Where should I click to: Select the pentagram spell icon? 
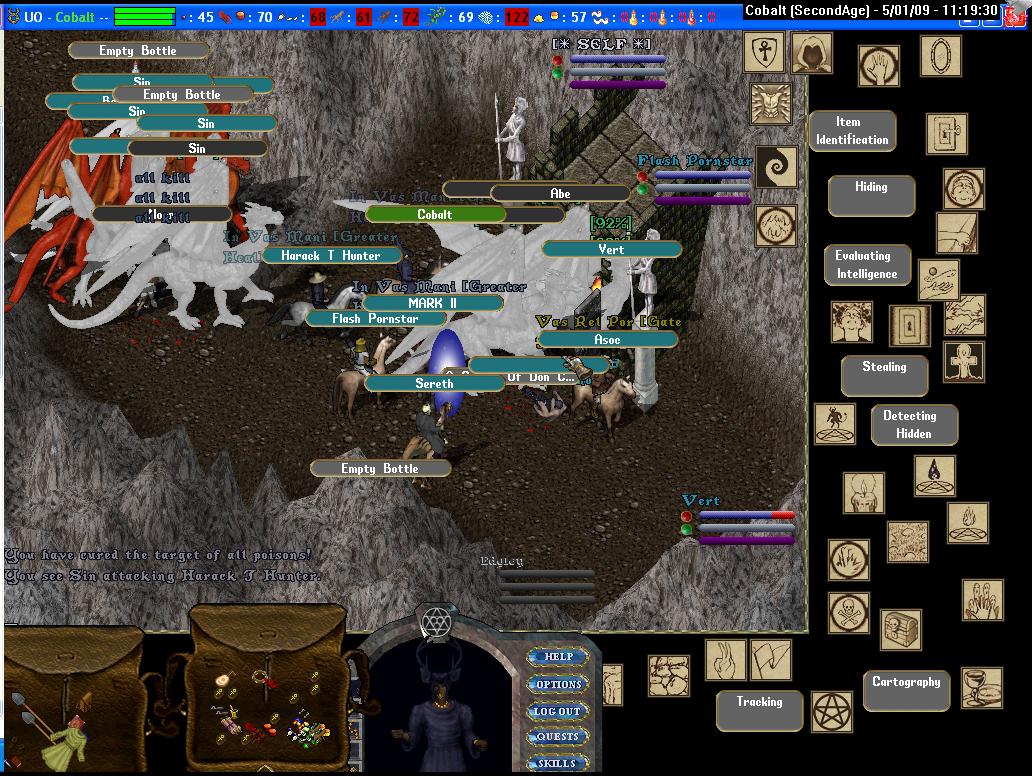(x=831, y=711)
